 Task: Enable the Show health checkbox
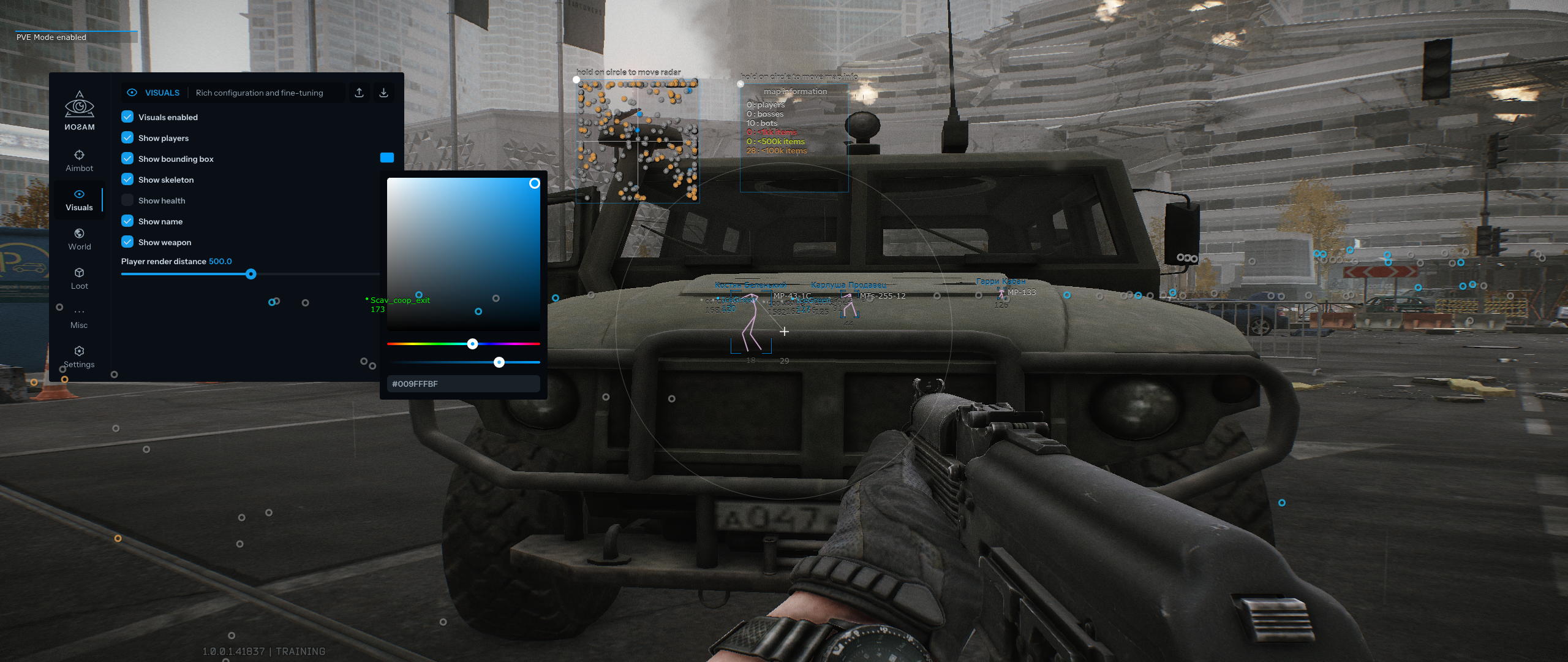(x=127, y=200)
